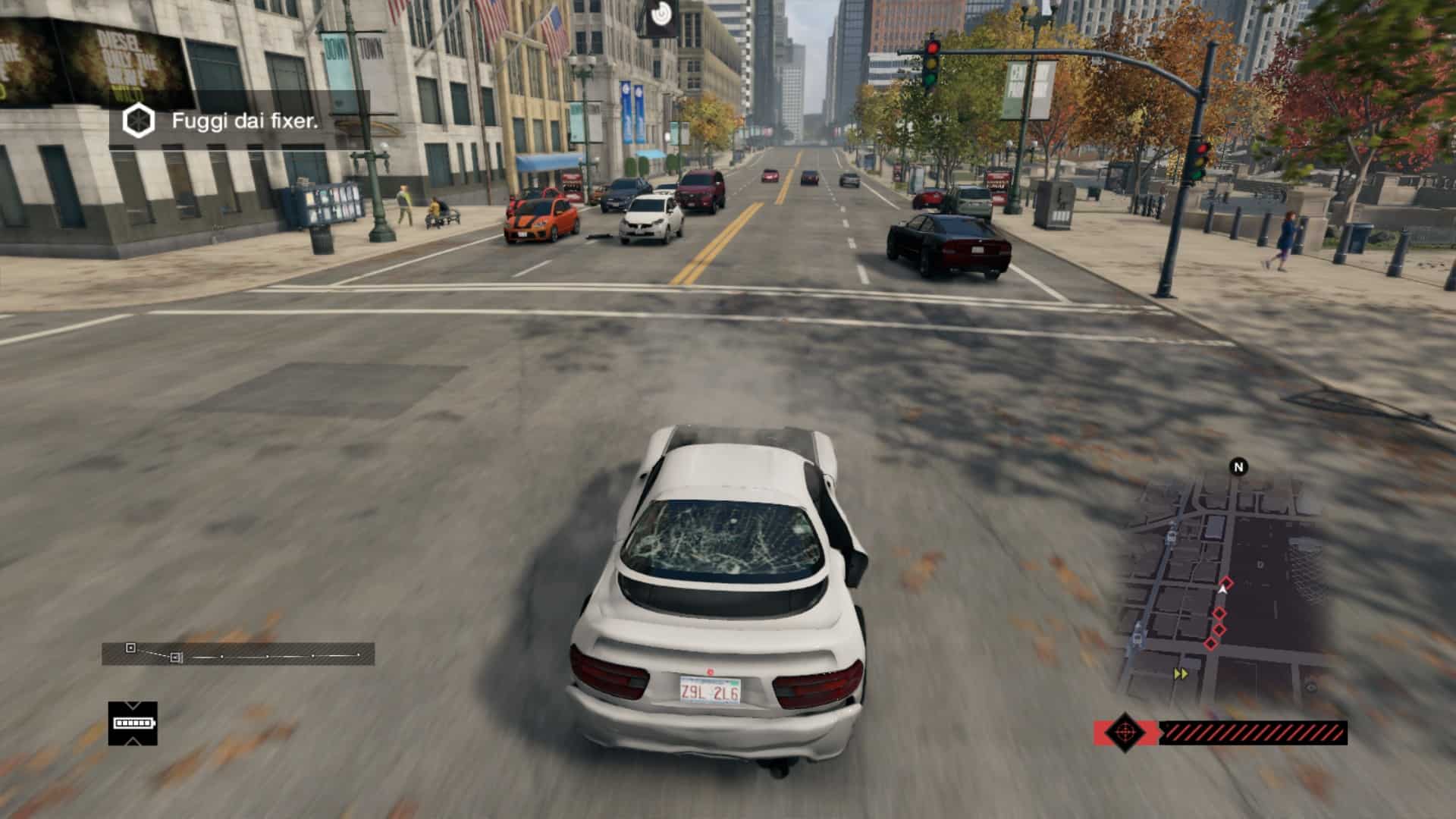Select the phone battery icon
The height and width of the screenshot is (819, 1456).
[133, 723]
